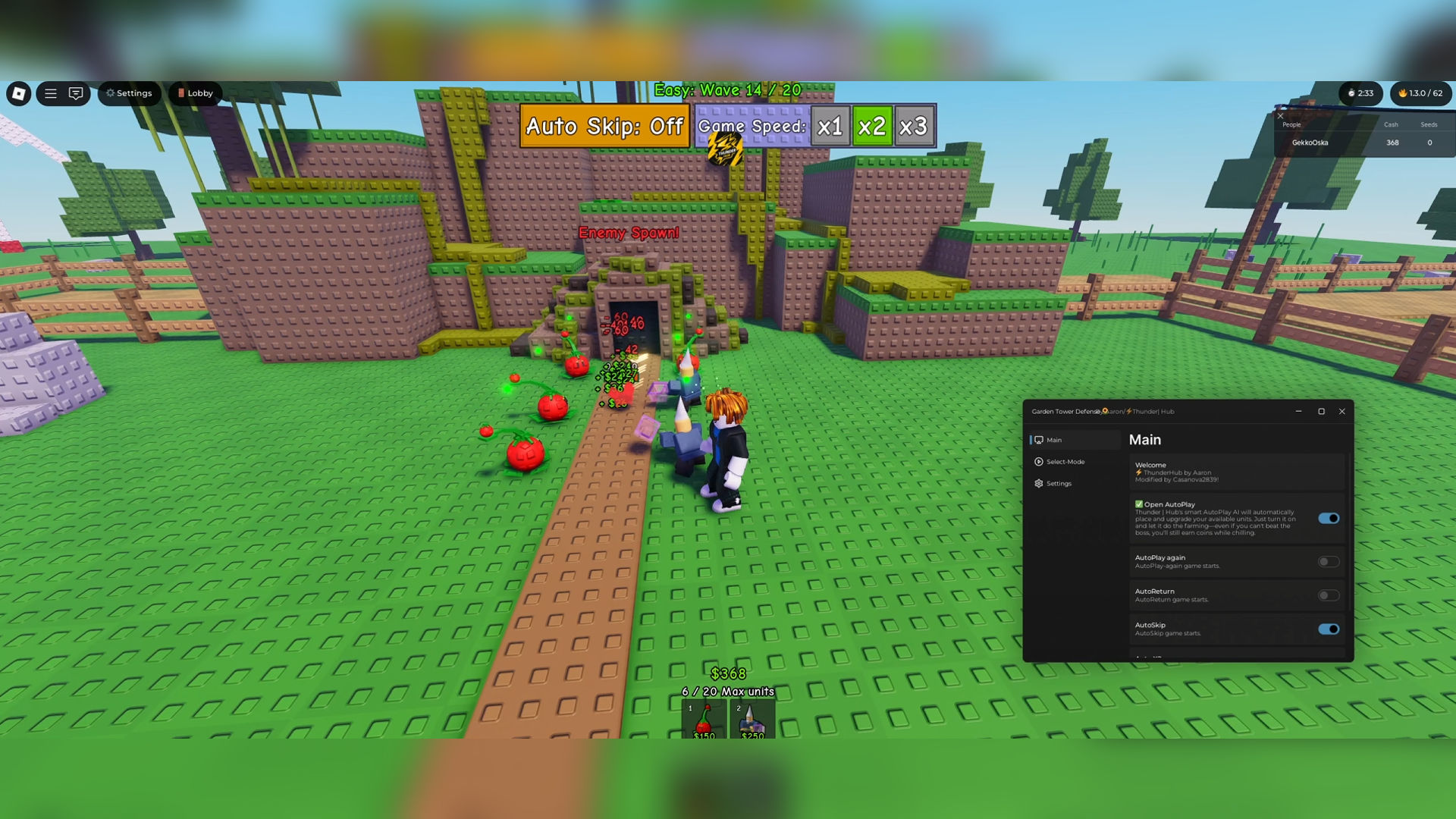The width and height of the screenshot is (1456, 819).
Task: Open the Roblox logo menu
Action: 19,93
